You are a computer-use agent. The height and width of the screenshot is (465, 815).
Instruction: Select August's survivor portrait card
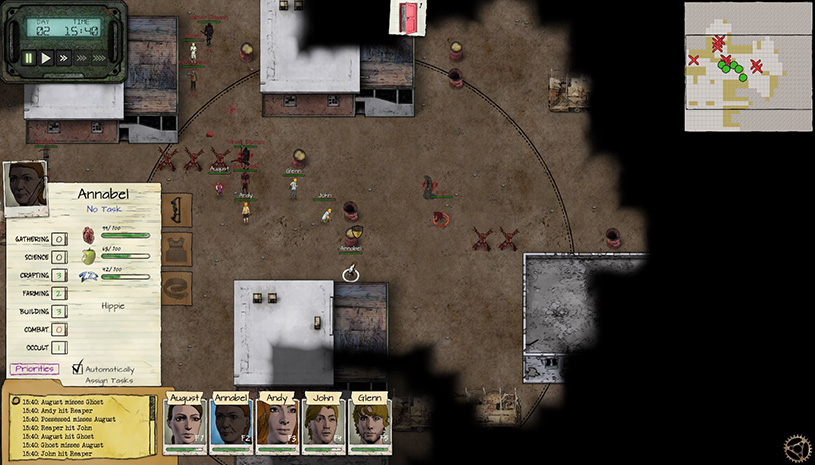click(185, 424)
